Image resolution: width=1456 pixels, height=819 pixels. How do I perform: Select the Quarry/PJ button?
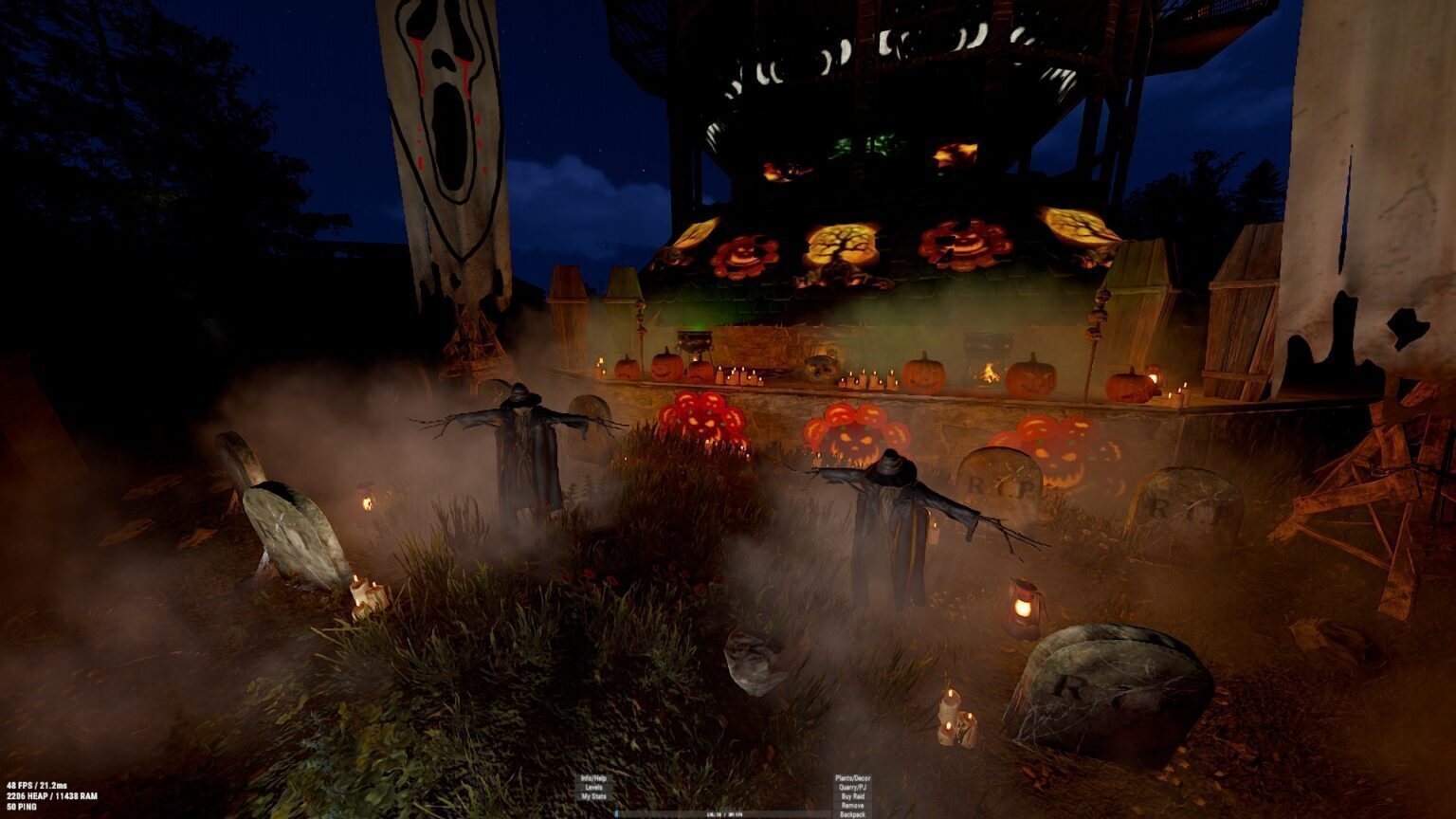coord(852,788)
